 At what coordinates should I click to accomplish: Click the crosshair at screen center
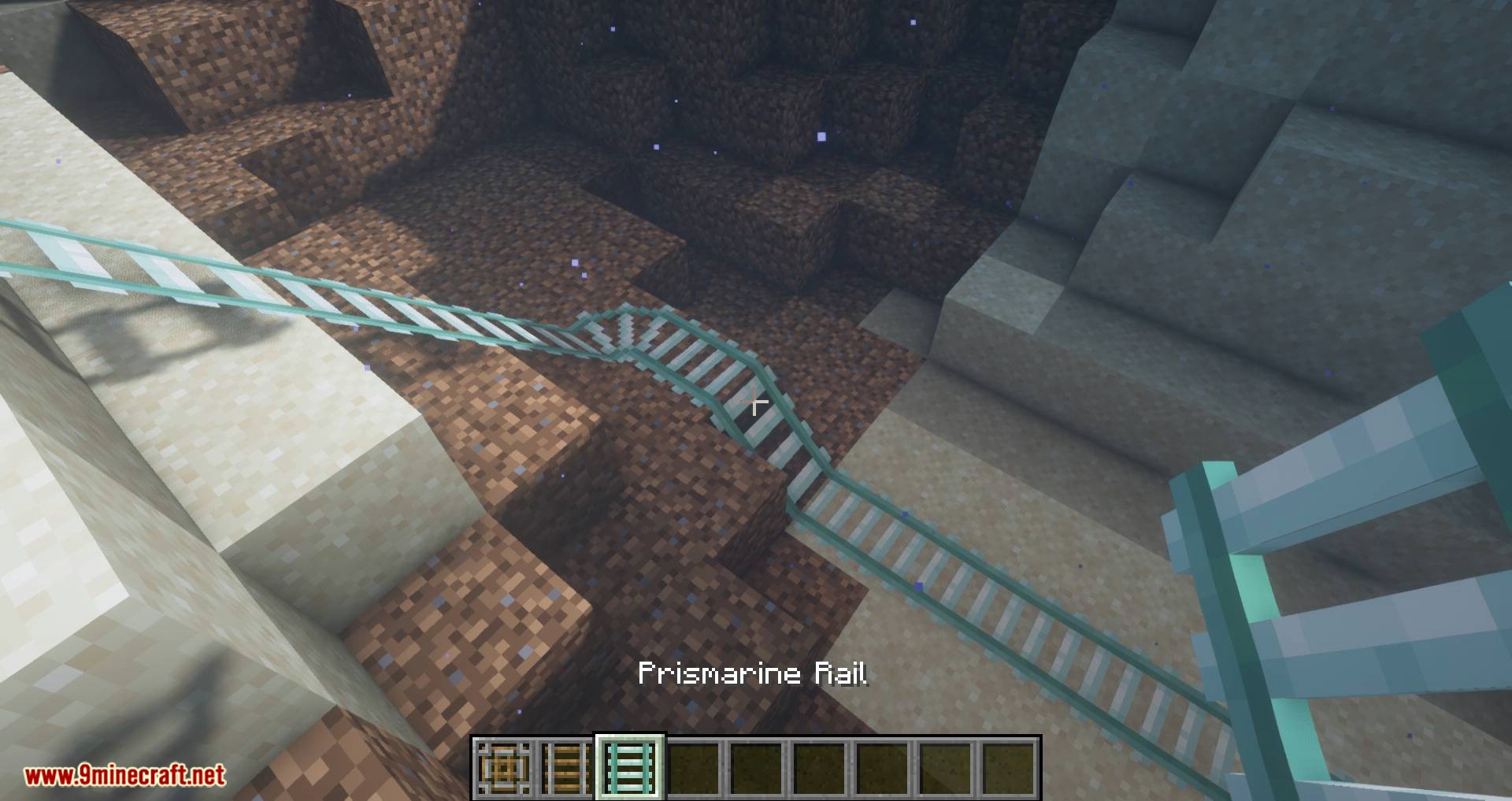pos(756,403)
